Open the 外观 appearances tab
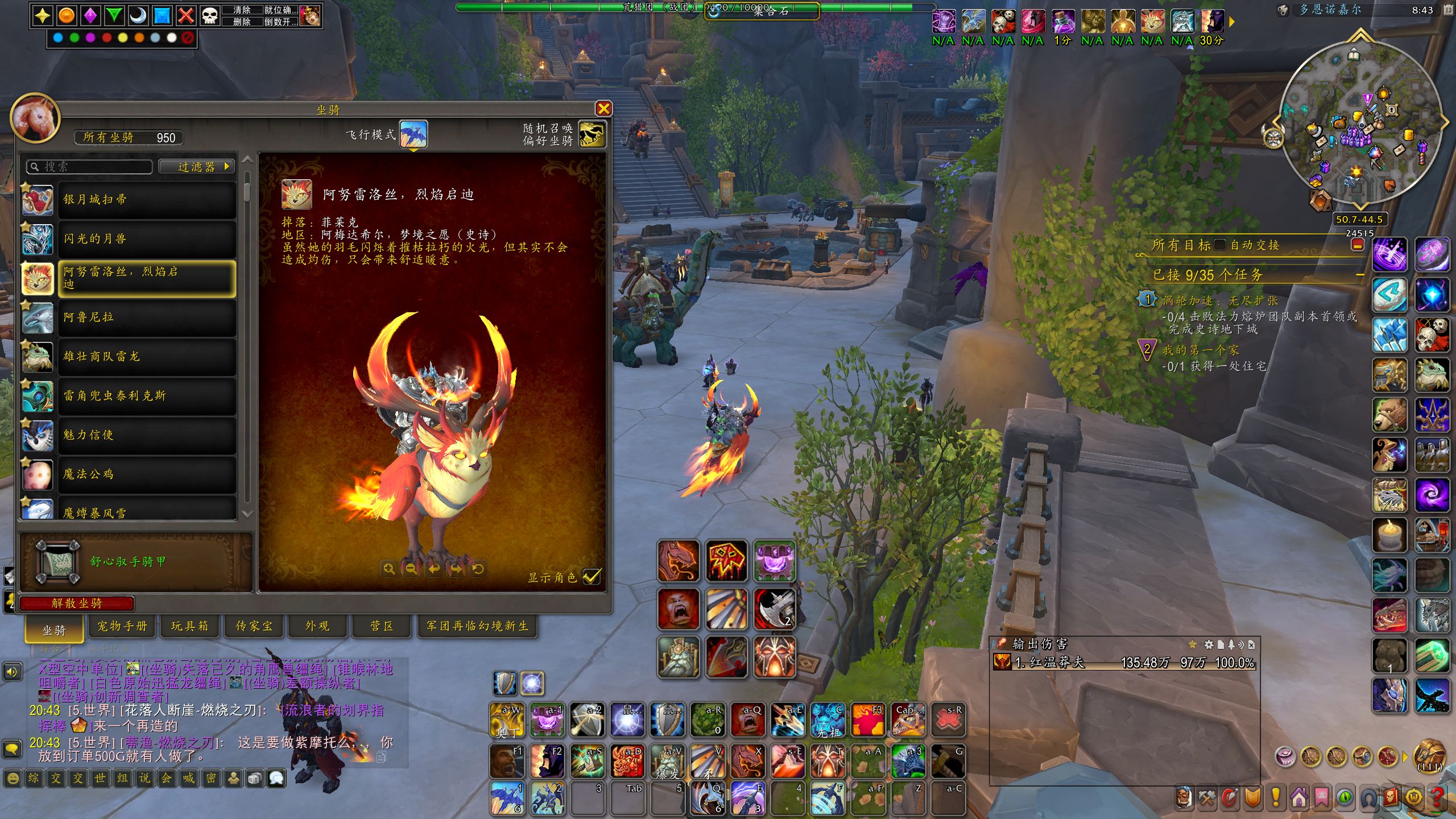The height and width of the screenshot is (819, 1456). pyautogui.click(x=317, y=626)
